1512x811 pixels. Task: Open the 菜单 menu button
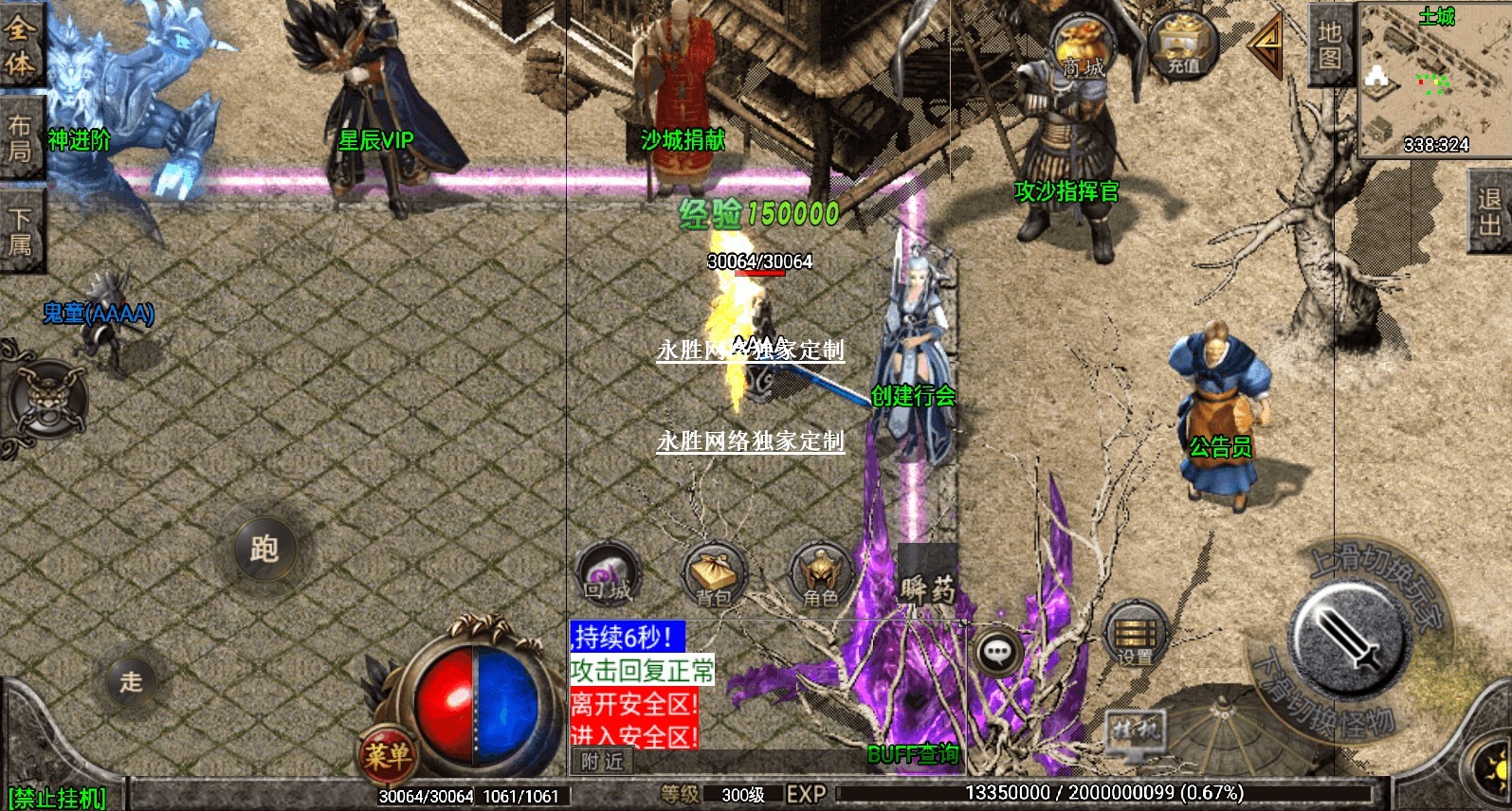388,755
